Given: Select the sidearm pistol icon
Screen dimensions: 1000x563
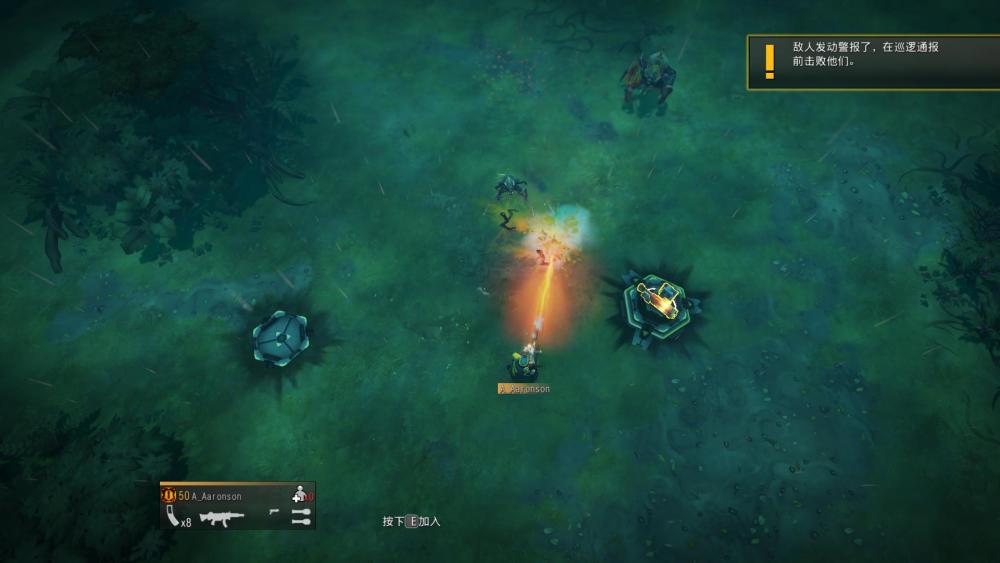Looking at the screenshot, I should coord(274,512).
